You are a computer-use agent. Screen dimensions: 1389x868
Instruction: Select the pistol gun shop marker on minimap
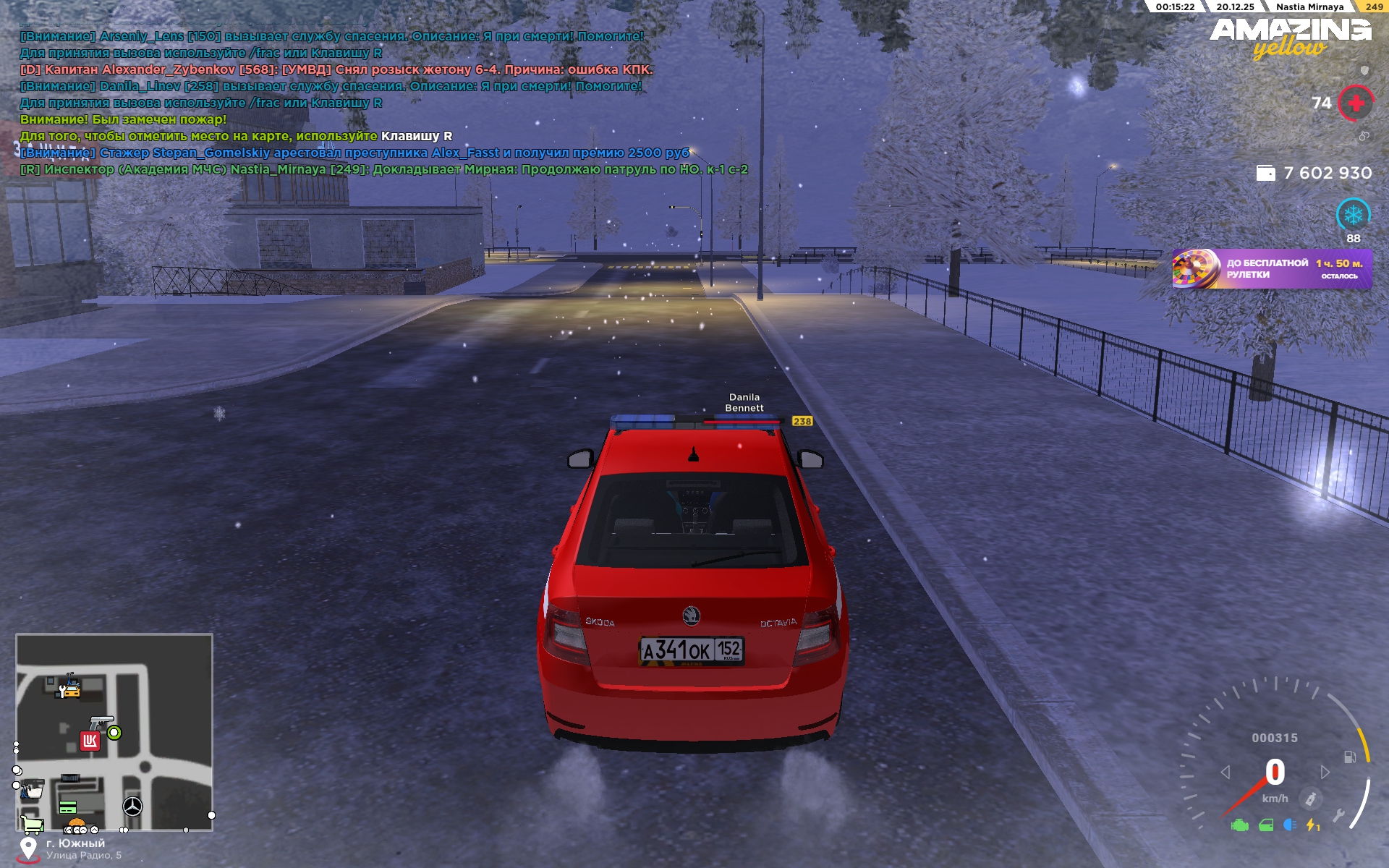coord(101,723)
